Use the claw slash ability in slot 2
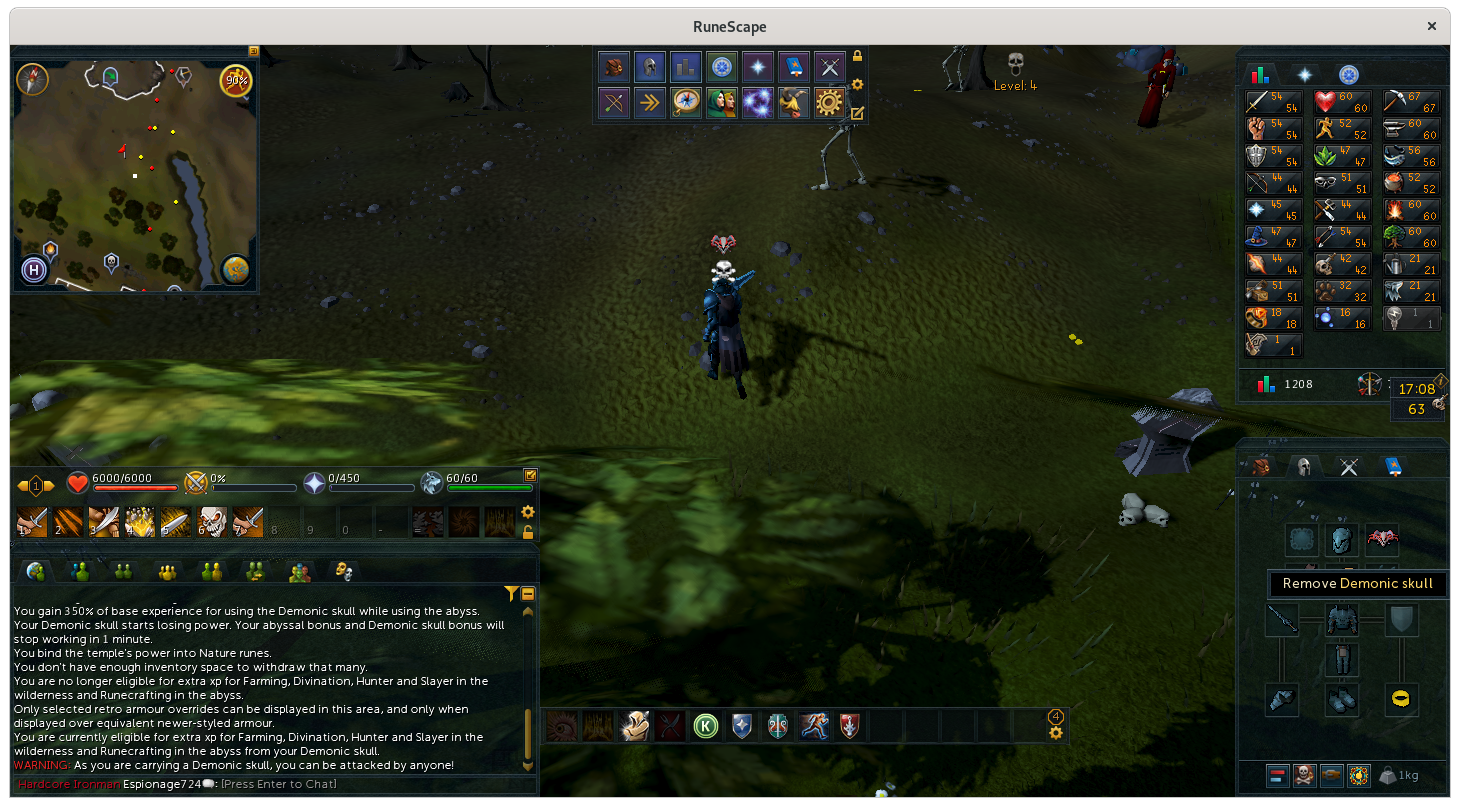This screenshot has height=807, width=1460. point(67,522)
